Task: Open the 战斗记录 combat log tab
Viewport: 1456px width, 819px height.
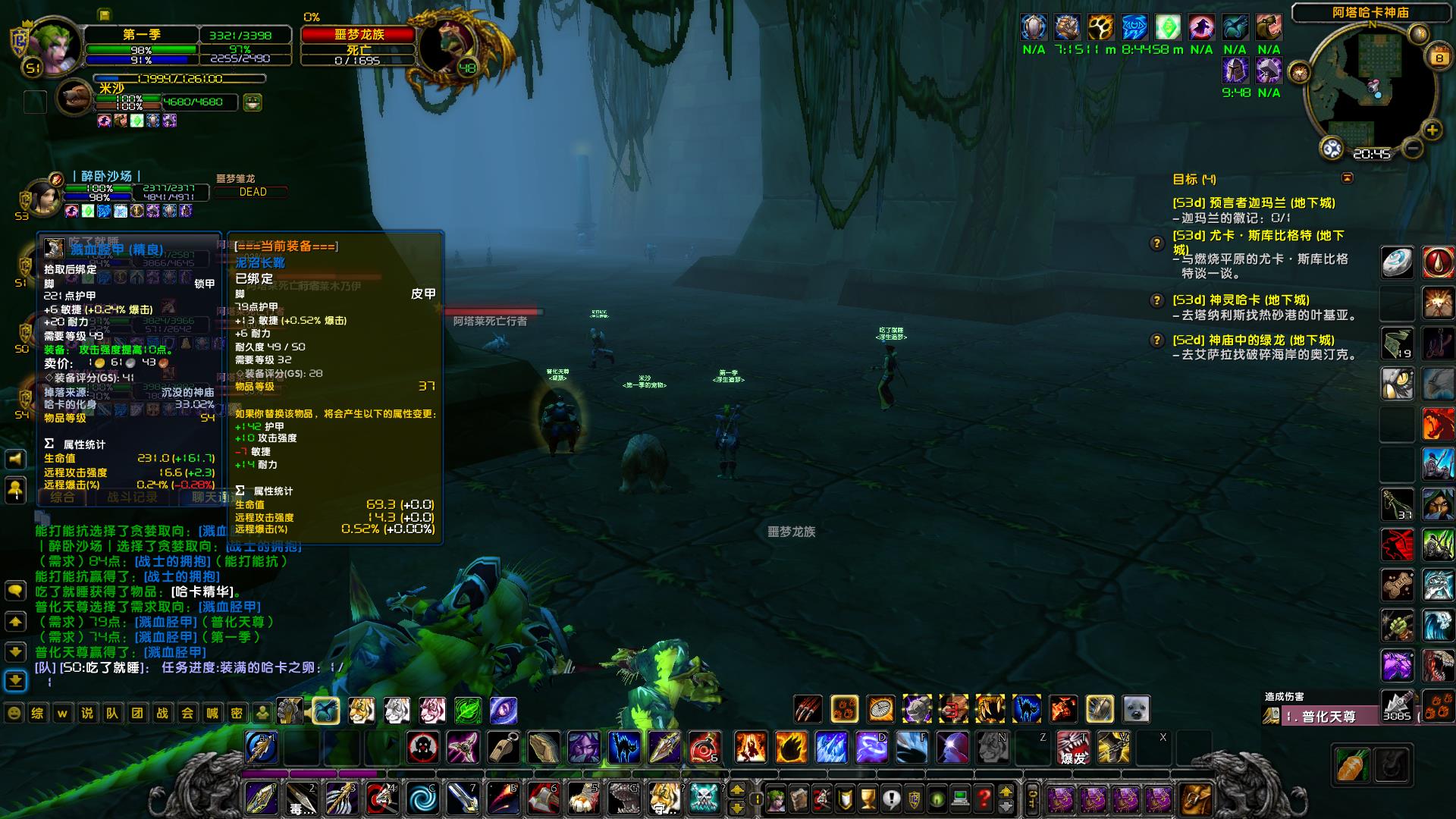Action: [132, 497]
